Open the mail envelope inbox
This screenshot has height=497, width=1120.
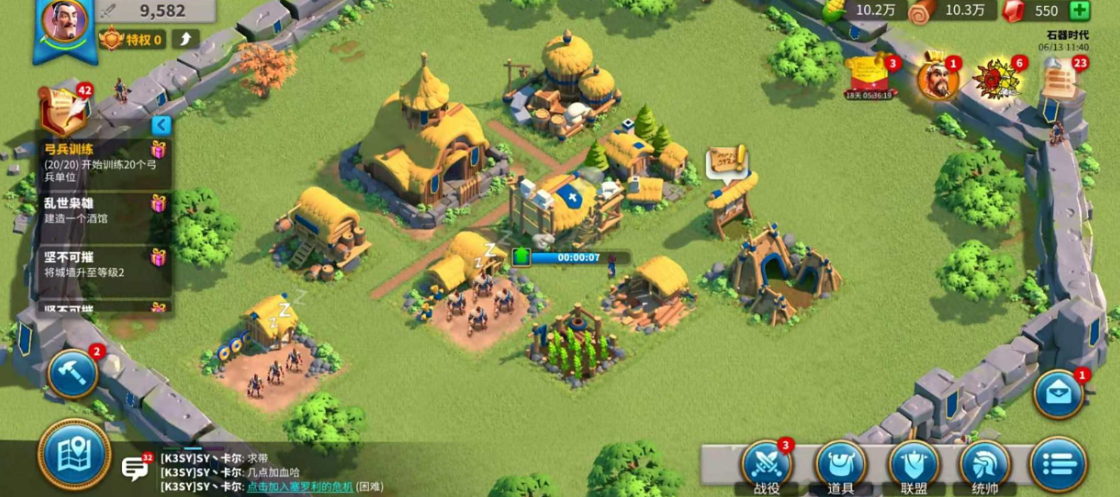pos(1060,394)
